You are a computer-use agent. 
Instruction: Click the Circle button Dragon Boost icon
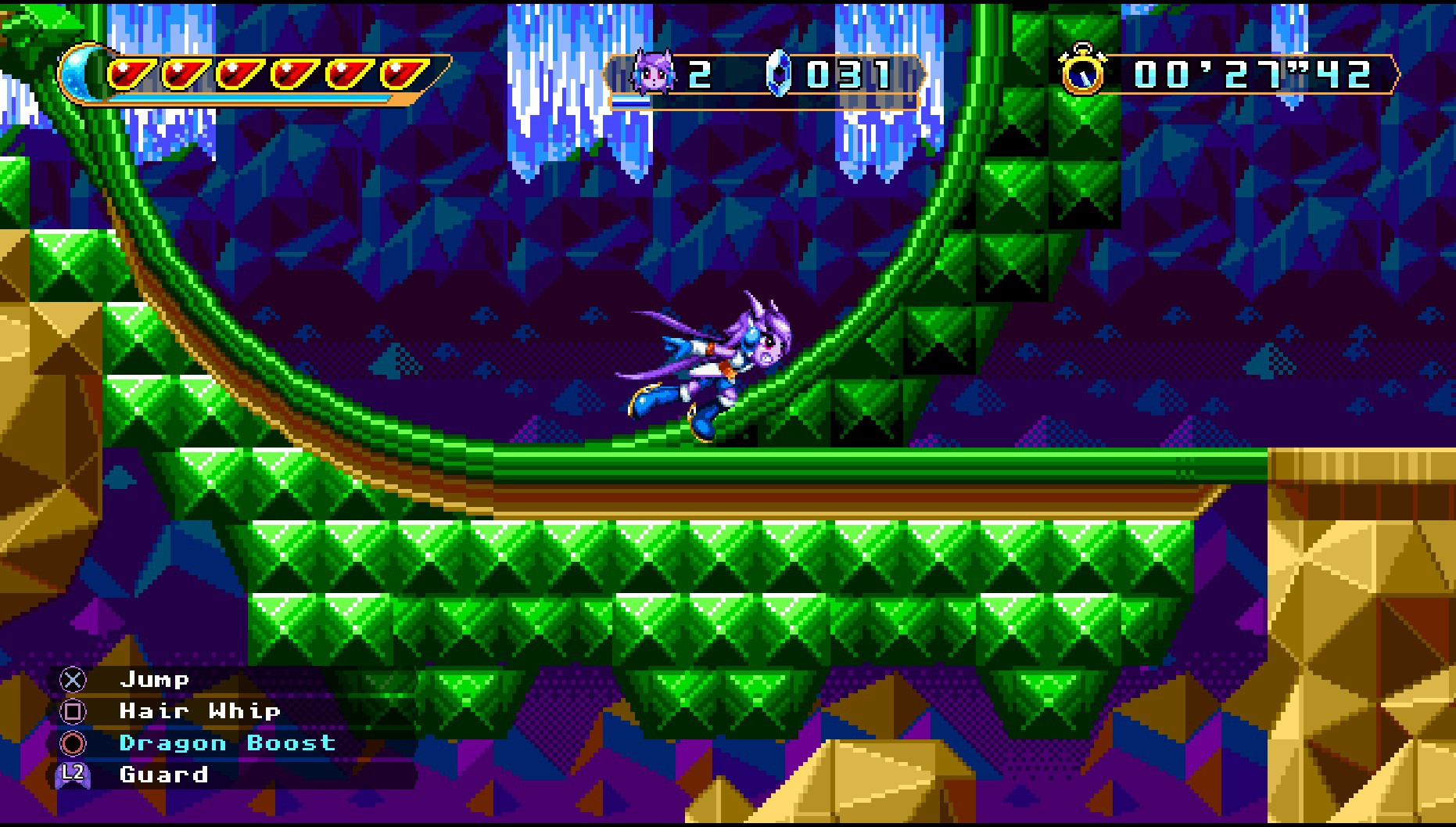(71, 743)
